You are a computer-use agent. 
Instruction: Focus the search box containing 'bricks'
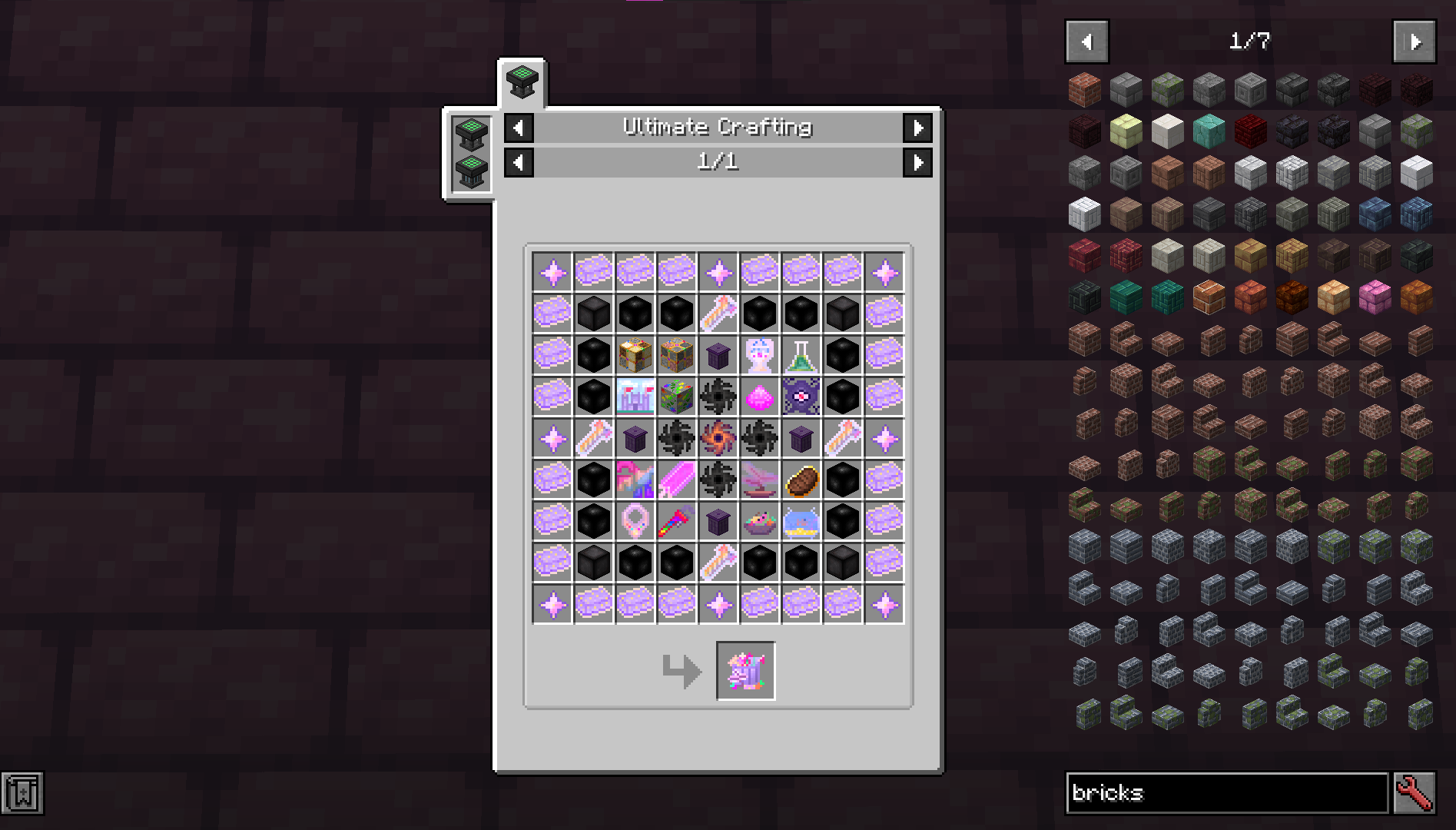[1226, 792]
